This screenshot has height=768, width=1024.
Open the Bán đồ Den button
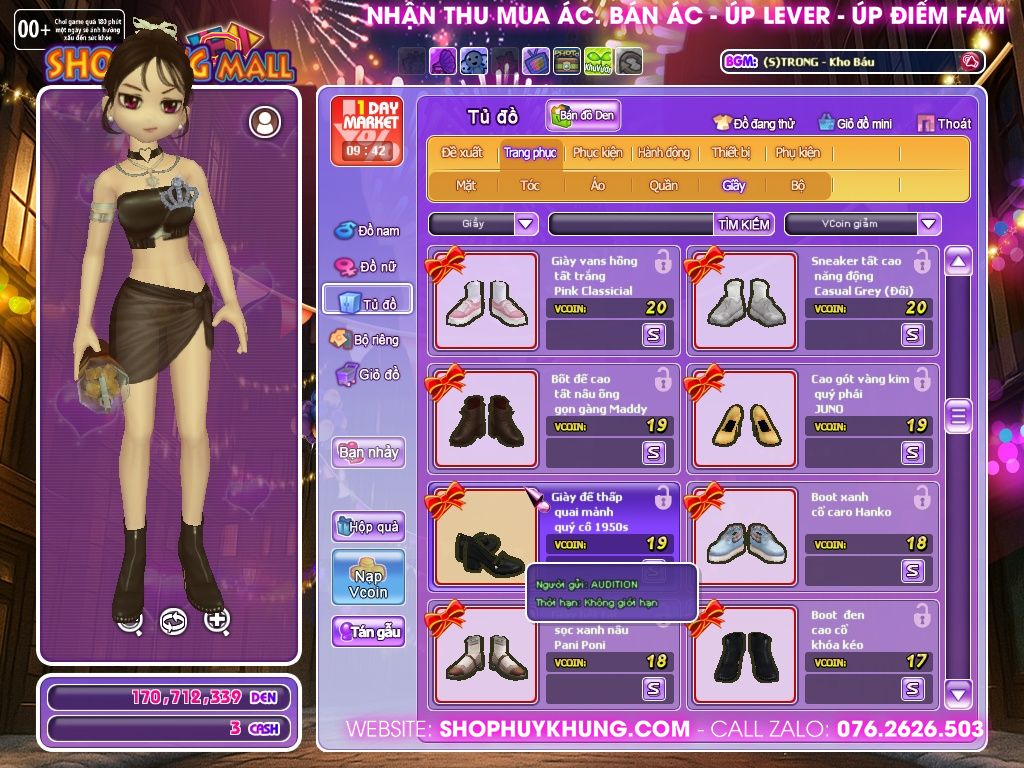click(584, 115)
